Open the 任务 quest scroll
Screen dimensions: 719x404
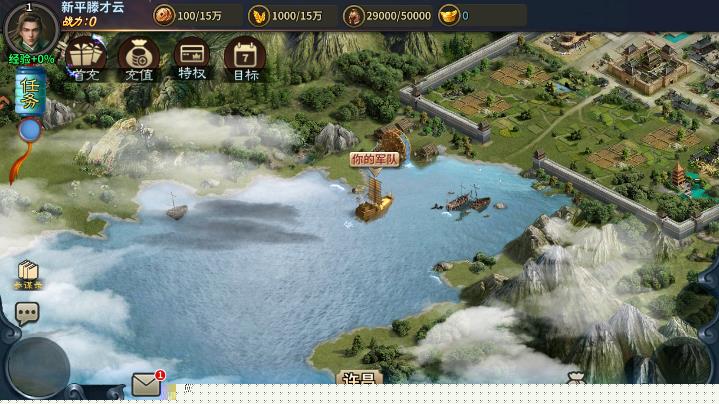30,93
